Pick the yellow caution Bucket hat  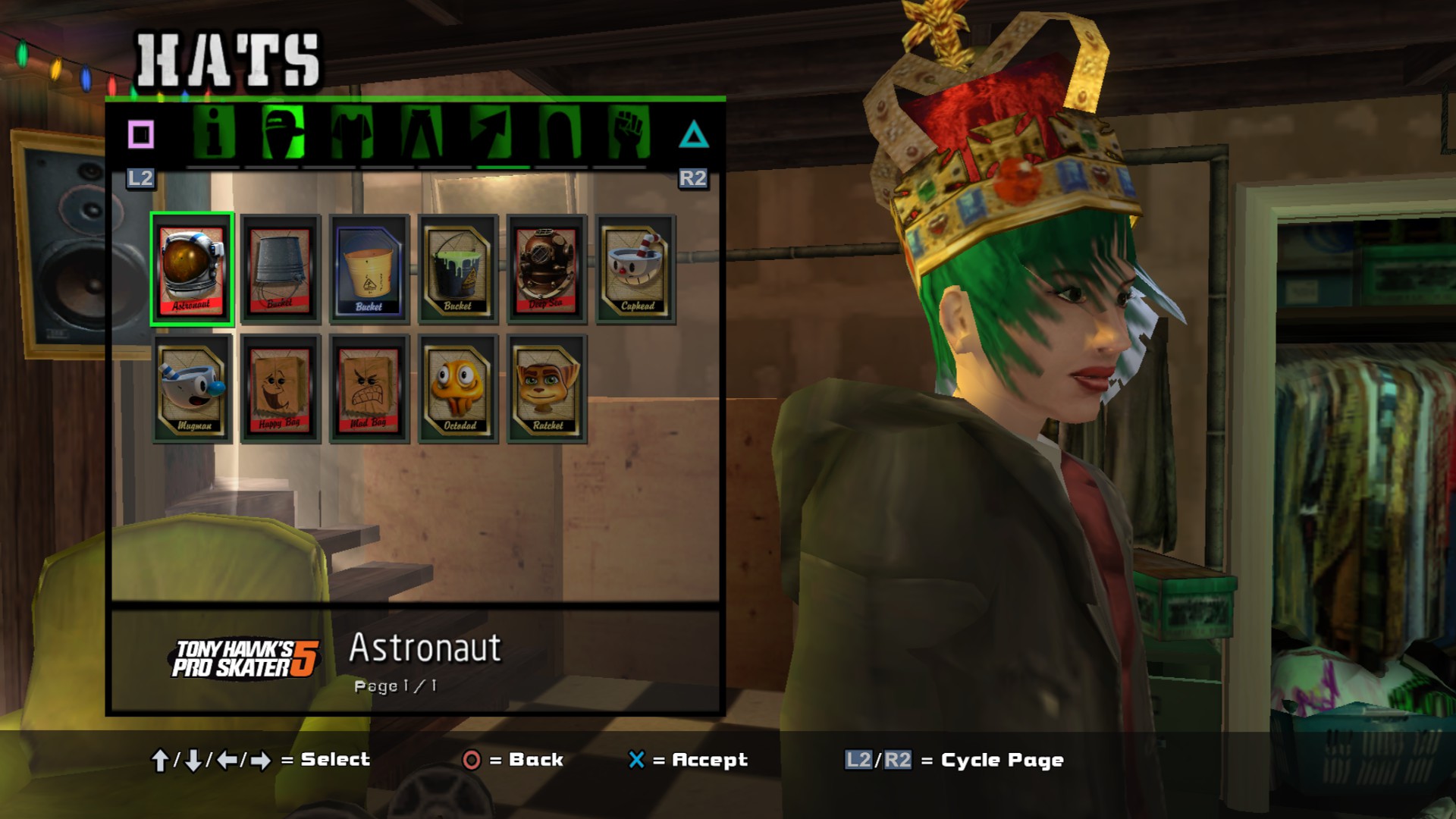pyautogui.click(x=369, y=269)
